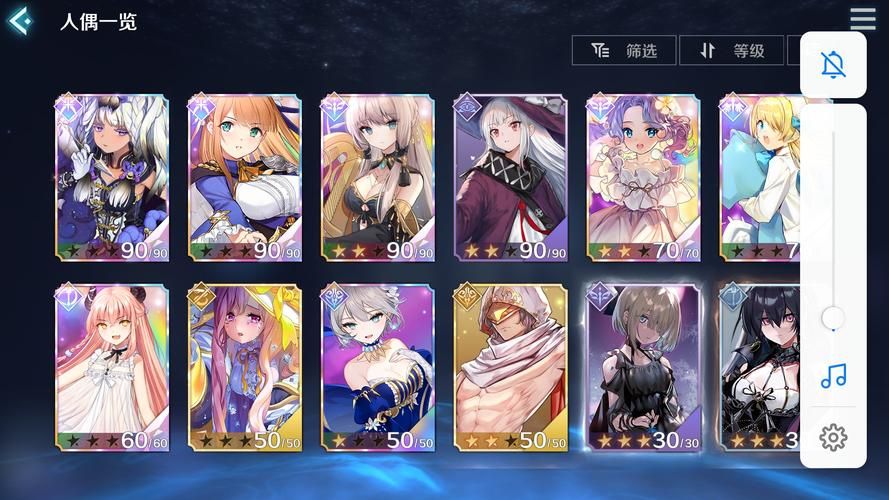Adjust the volume slider handle
The image size is (889, 500).
pyautogui.click(x=832, y=319)
